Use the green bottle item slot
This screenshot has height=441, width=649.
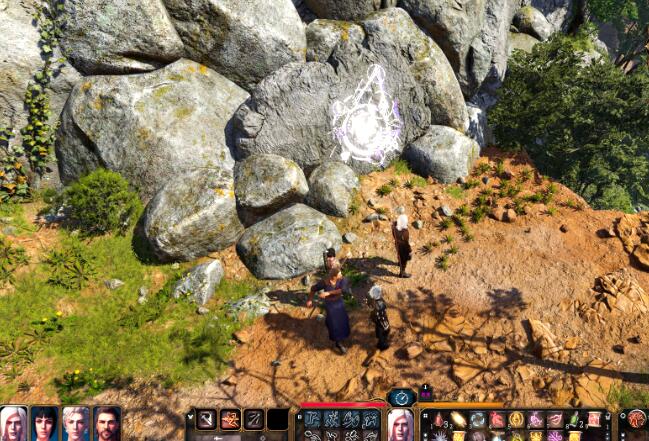click(574, 420)
